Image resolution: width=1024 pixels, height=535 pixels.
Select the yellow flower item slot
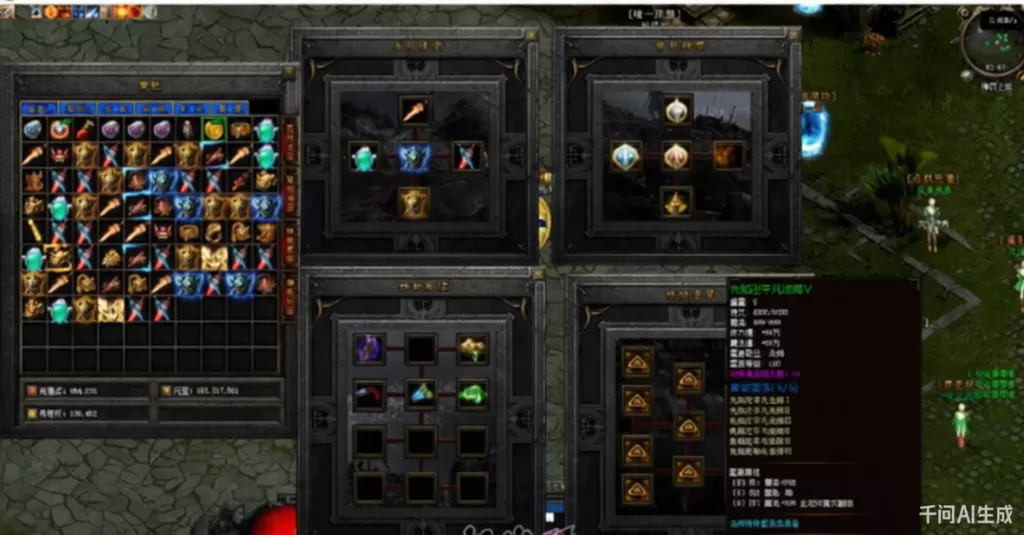coord(472,349)
